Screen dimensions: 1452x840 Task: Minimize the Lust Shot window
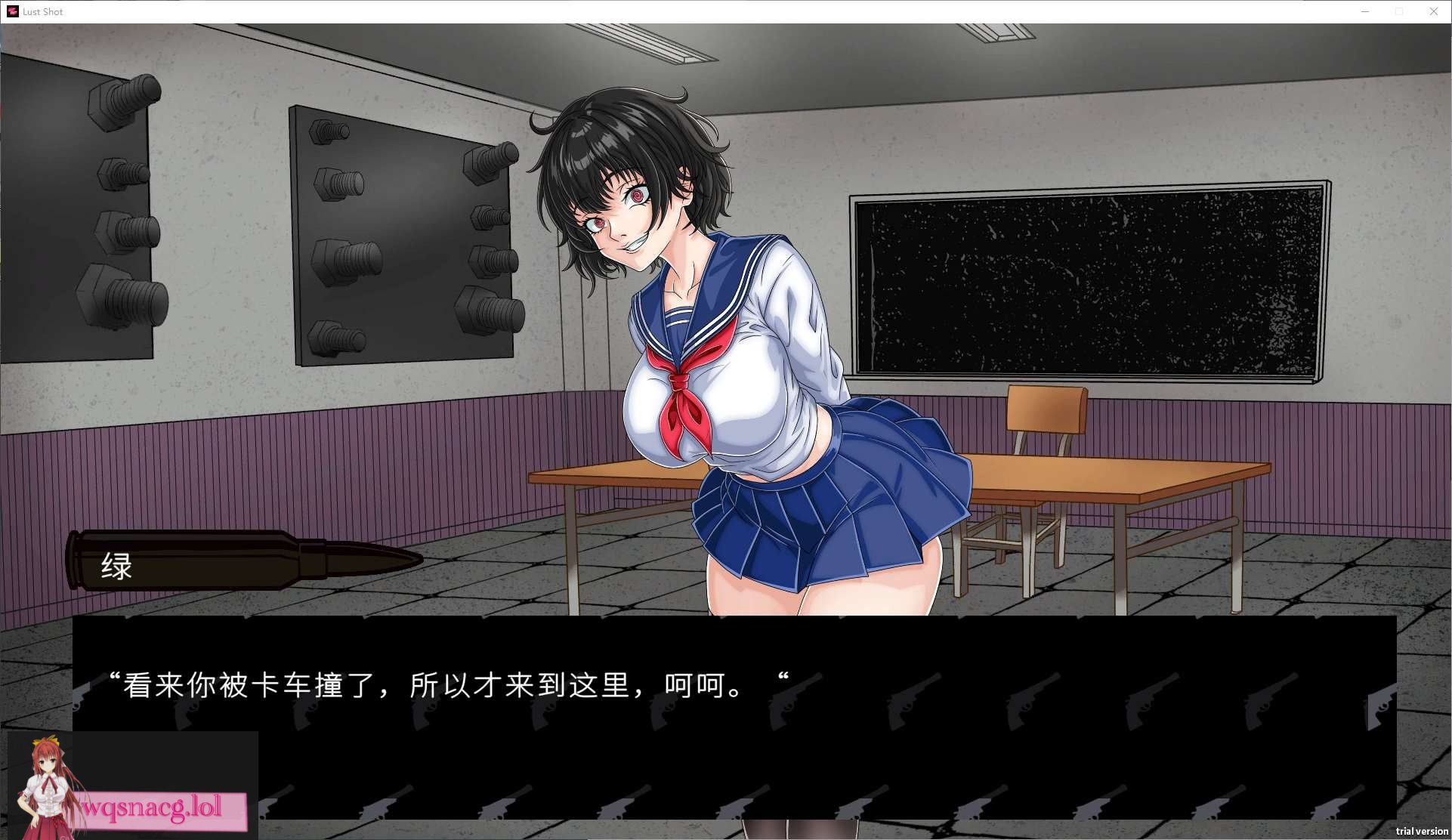point(1366,11)
